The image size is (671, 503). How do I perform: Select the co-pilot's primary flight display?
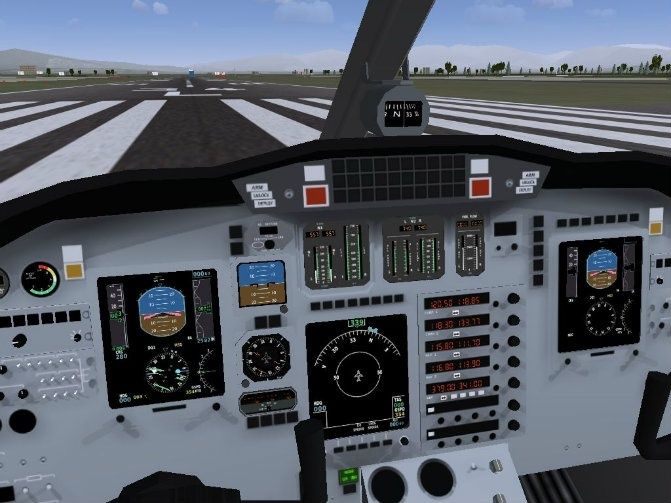[599, 293]
